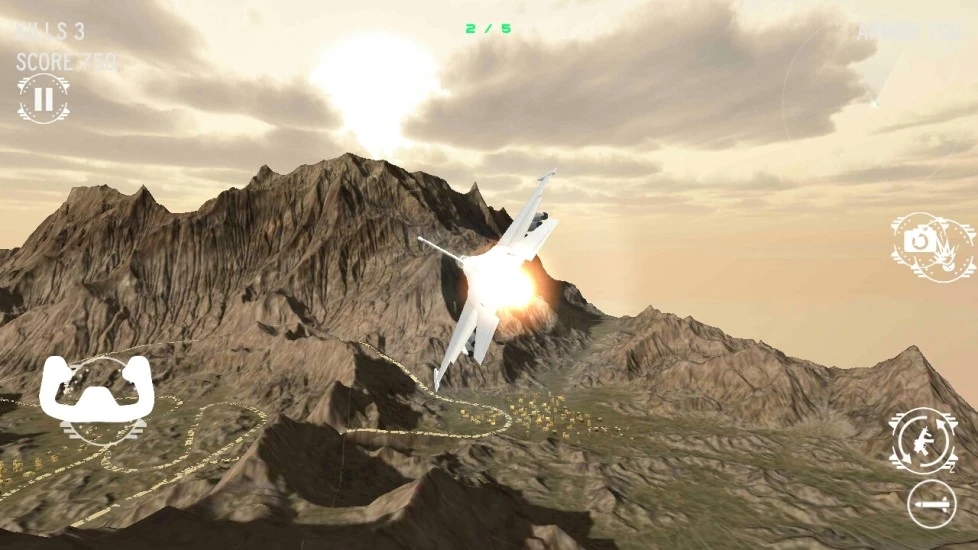Pause the game with the pause button
Image resolution: width=978 pixels, height=550 pixels.
pyautogui.click(x=43, y=99)
